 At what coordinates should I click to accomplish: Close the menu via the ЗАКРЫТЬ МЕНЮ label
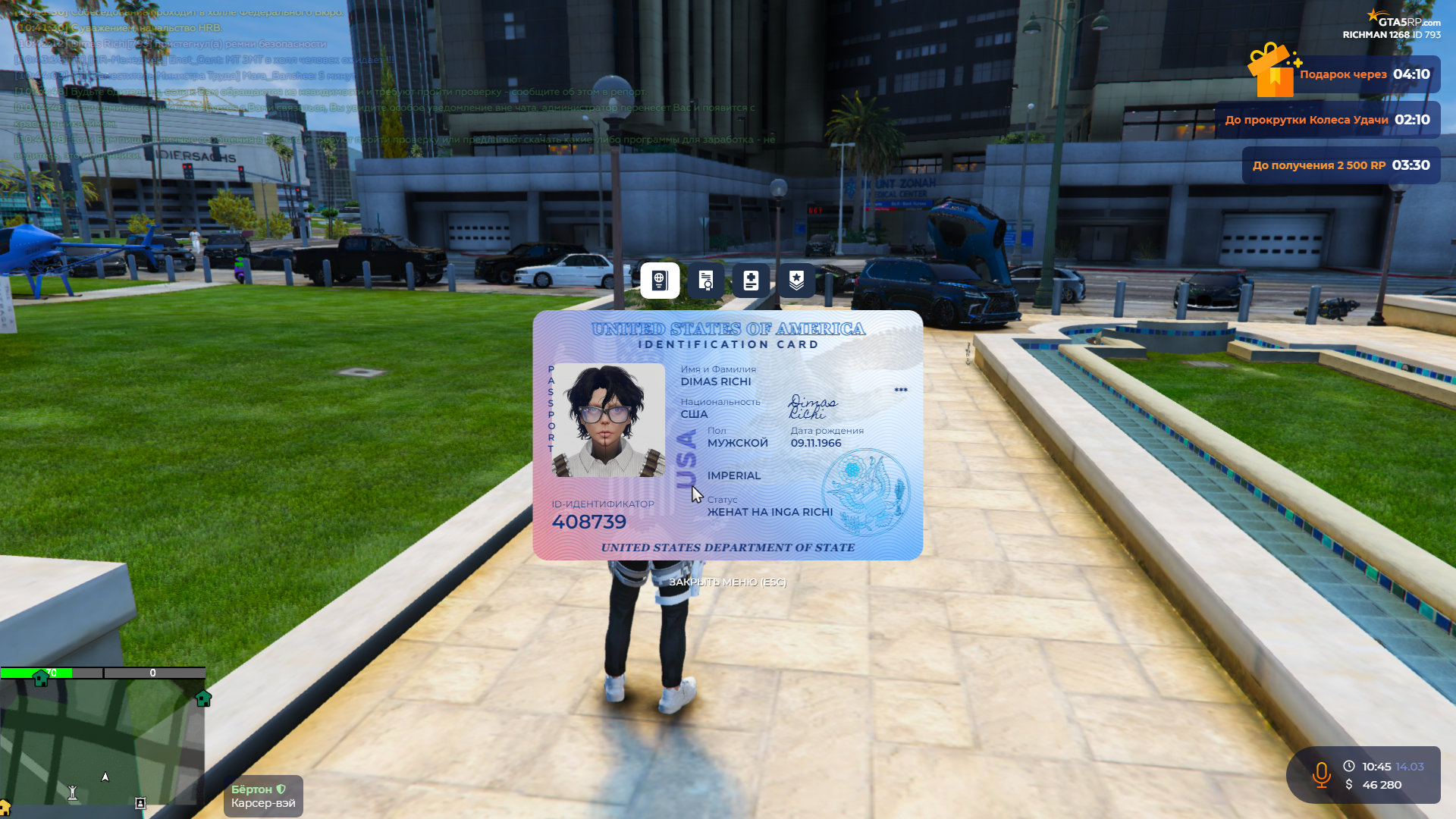727,582
